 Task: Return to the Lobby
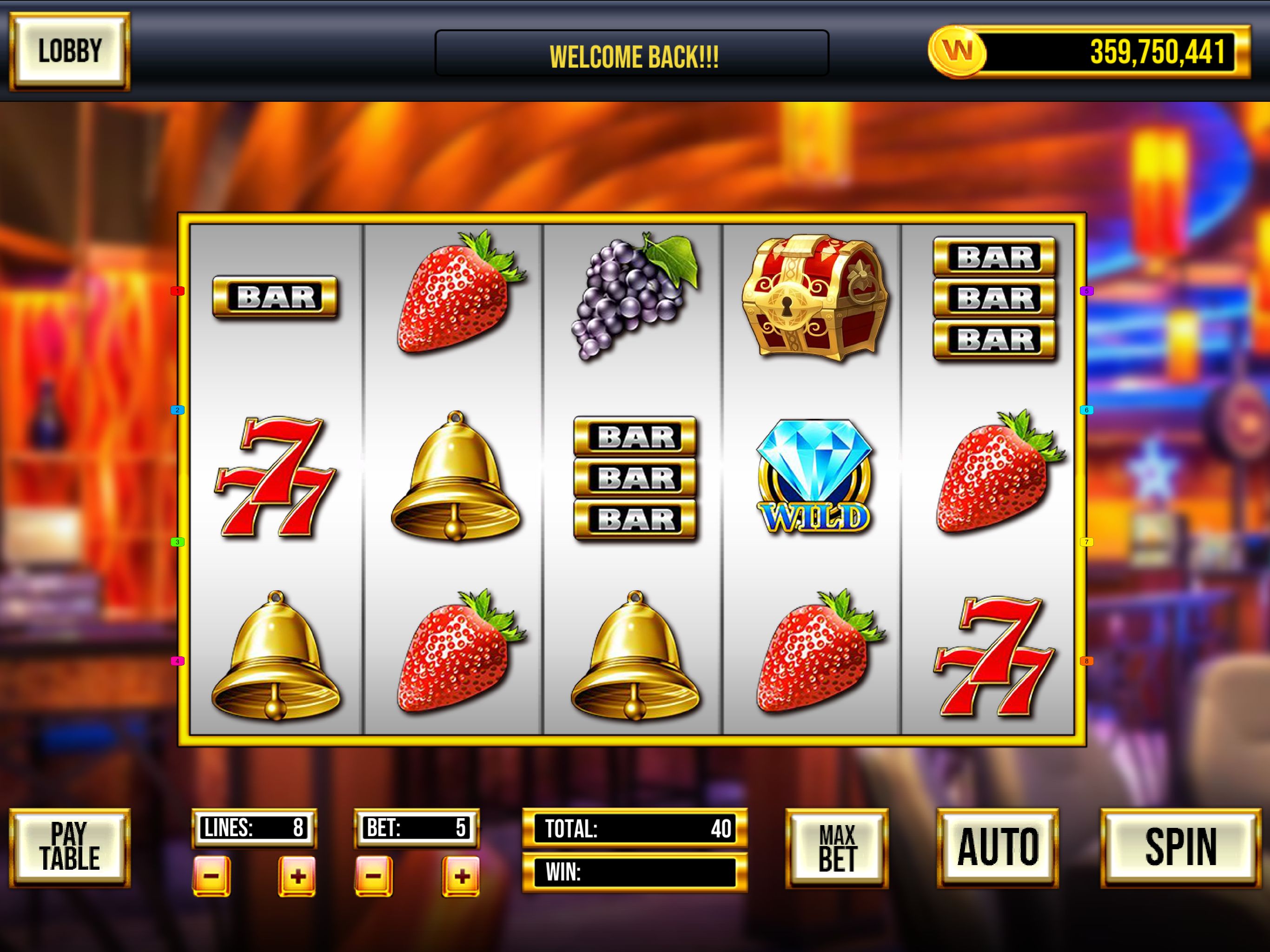click(69, 52)
